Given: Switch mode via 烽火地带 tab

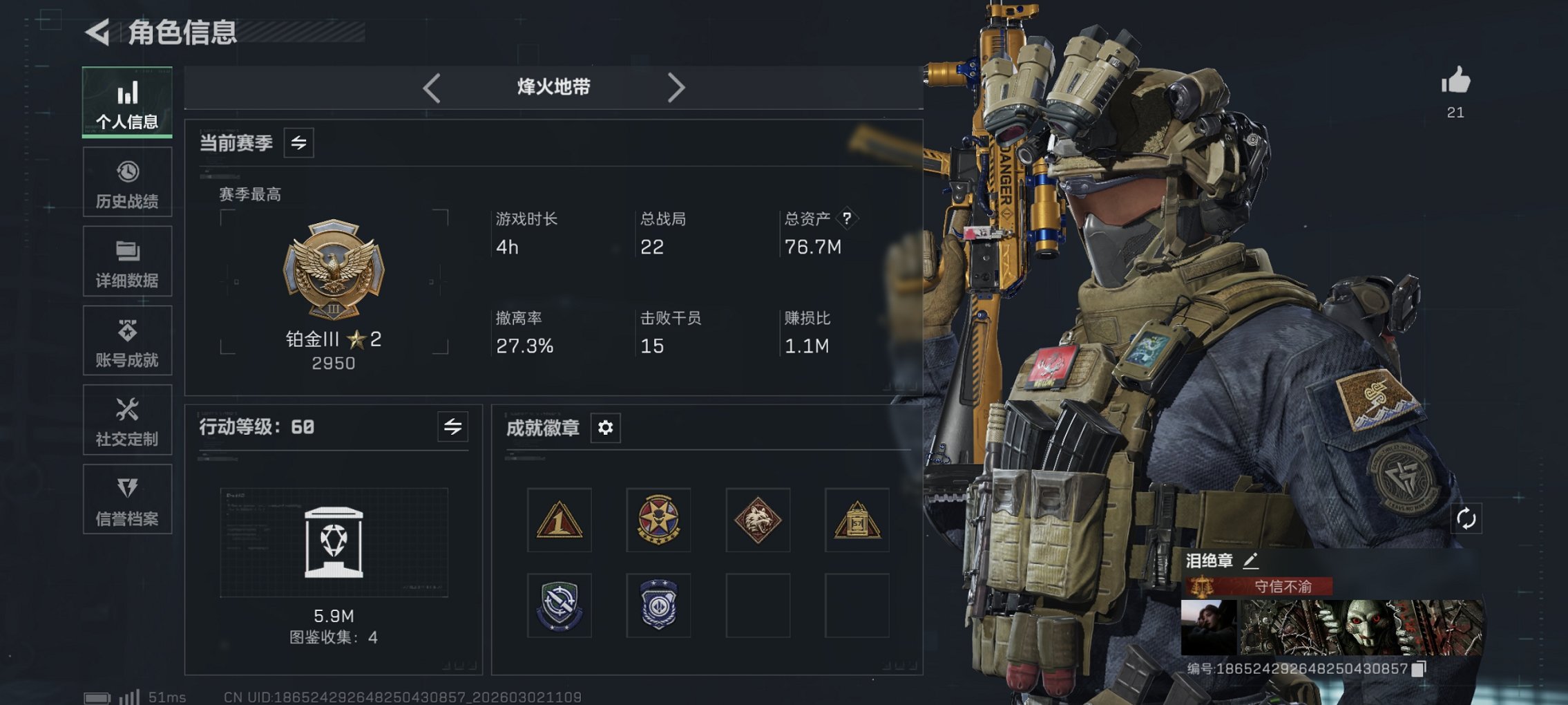Looking at the screenshot, I should tap(553, 86).
